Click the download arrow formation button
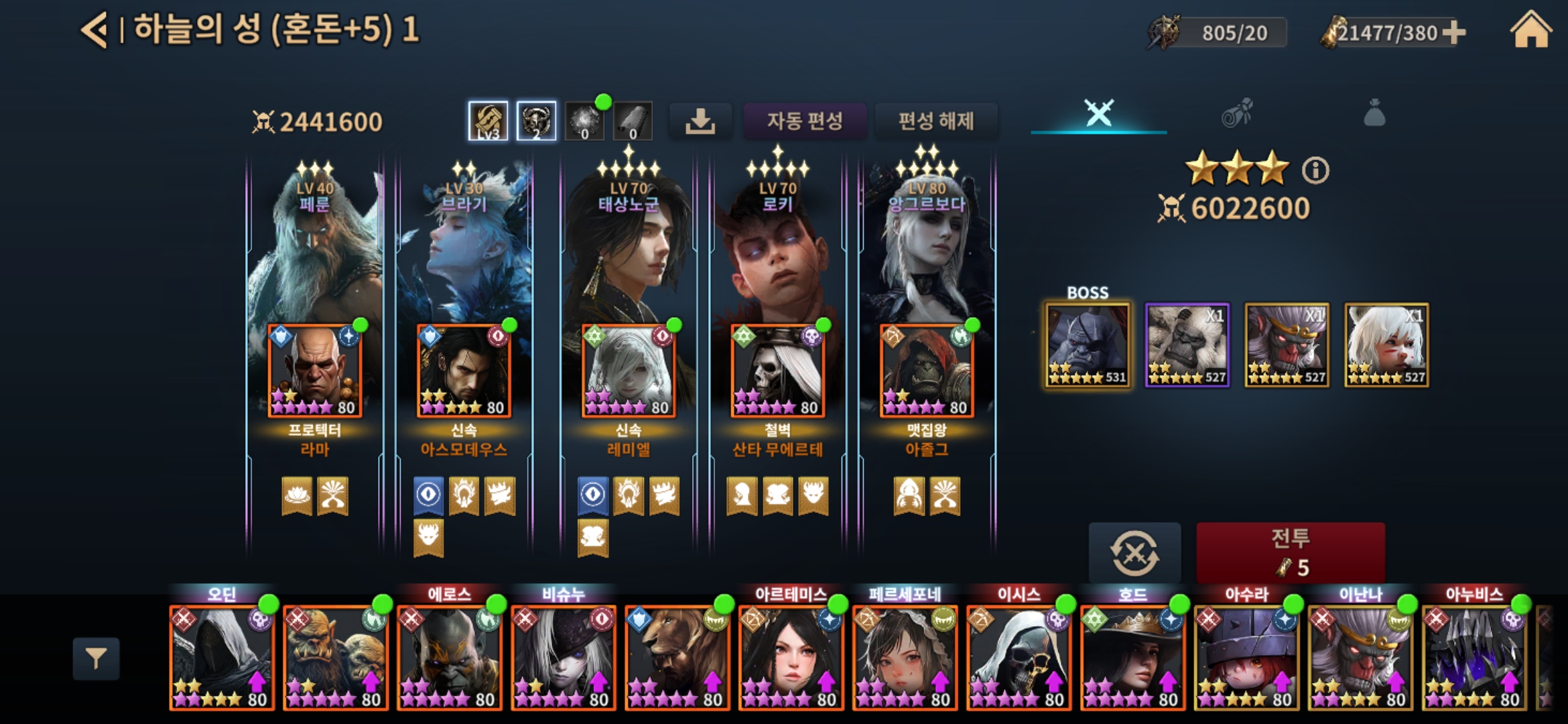 coord(700,121)
